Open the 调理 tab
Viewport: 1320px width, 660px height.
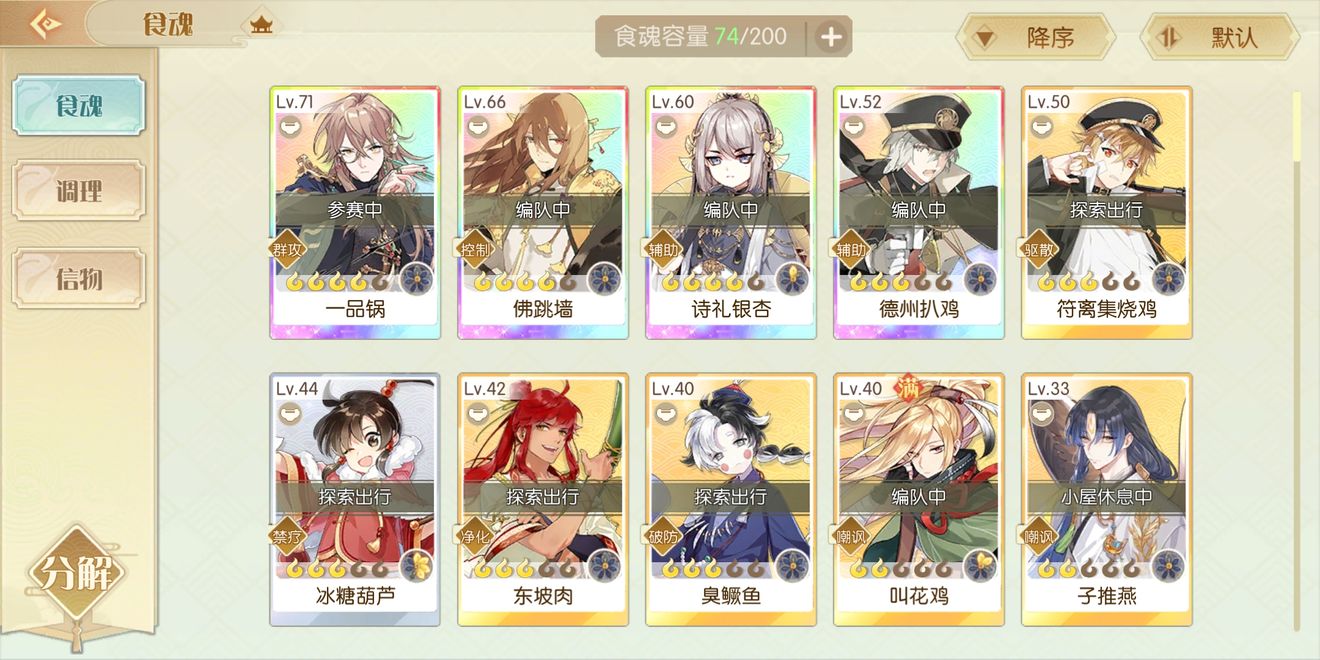pyautogui.click(x=78, y=191)
